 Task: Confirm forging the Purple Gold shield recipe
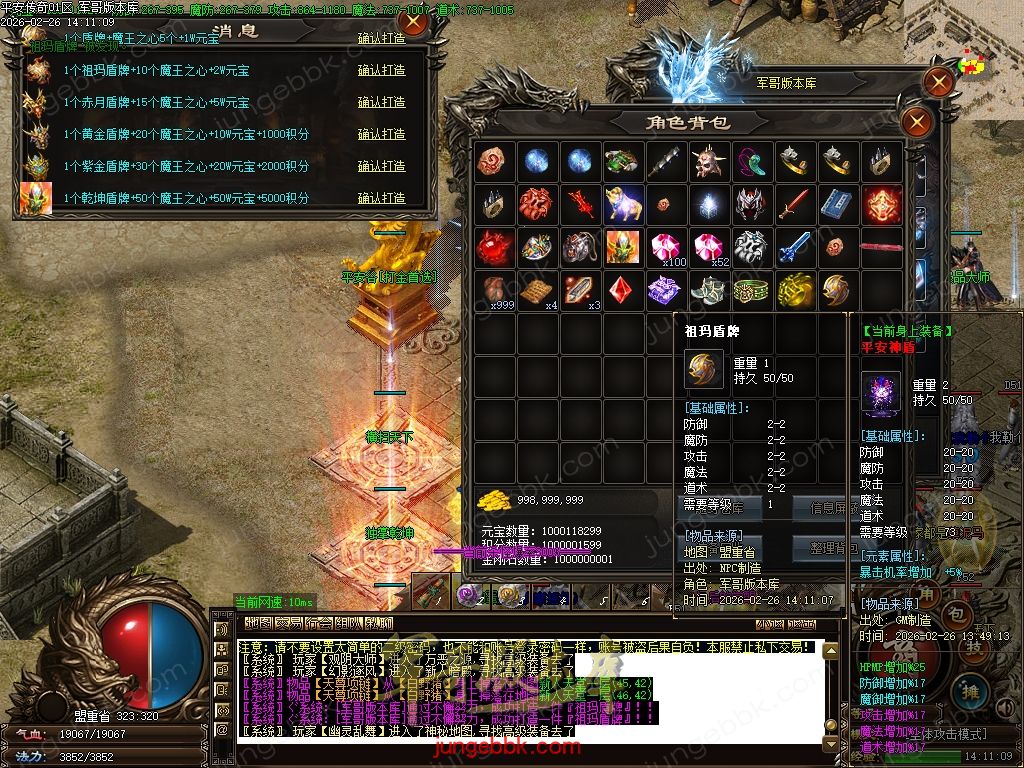(x=381, y=166)
